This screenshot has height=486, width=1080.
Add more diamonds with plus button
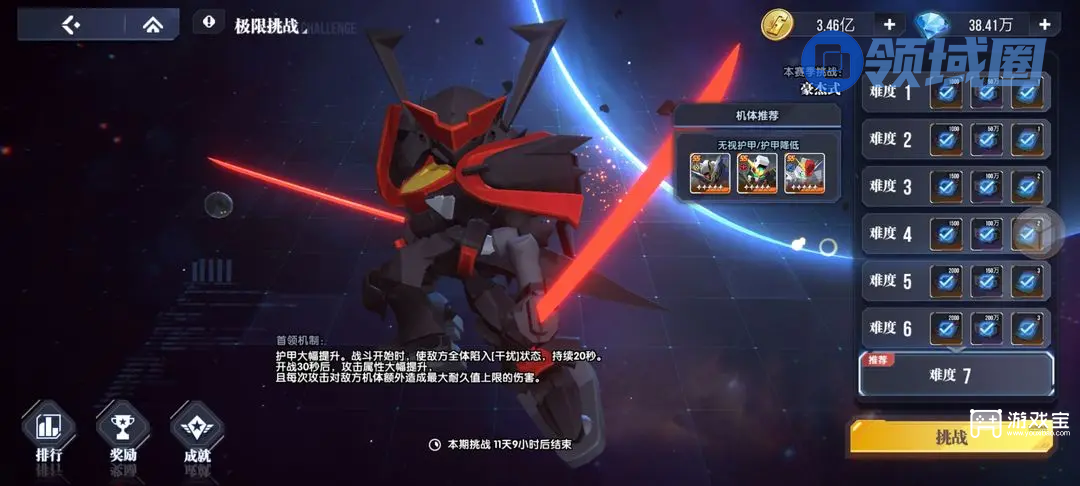[x=1044, y=24]
